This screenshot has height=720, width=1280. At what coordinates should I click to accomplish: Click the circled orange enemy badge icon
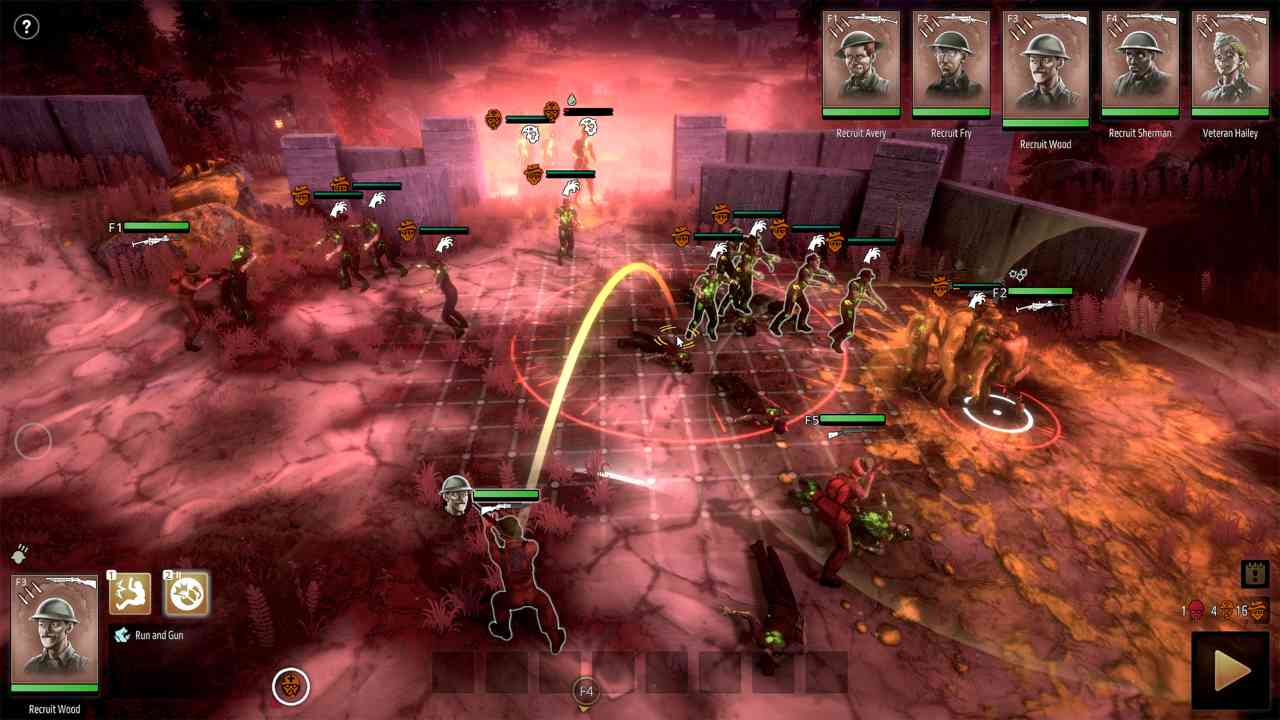click(x=291, y=686)
